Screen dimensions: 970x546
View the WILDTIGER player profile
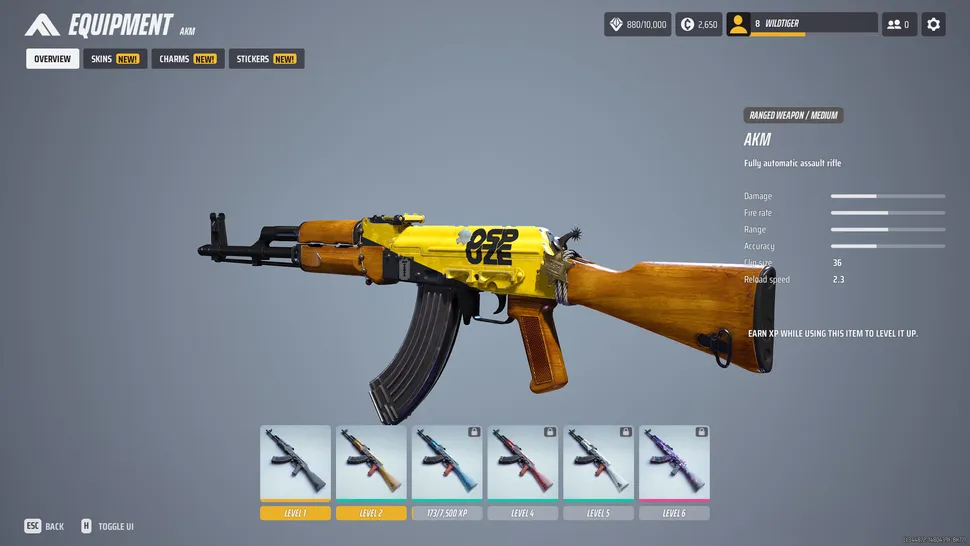[801, 24]
